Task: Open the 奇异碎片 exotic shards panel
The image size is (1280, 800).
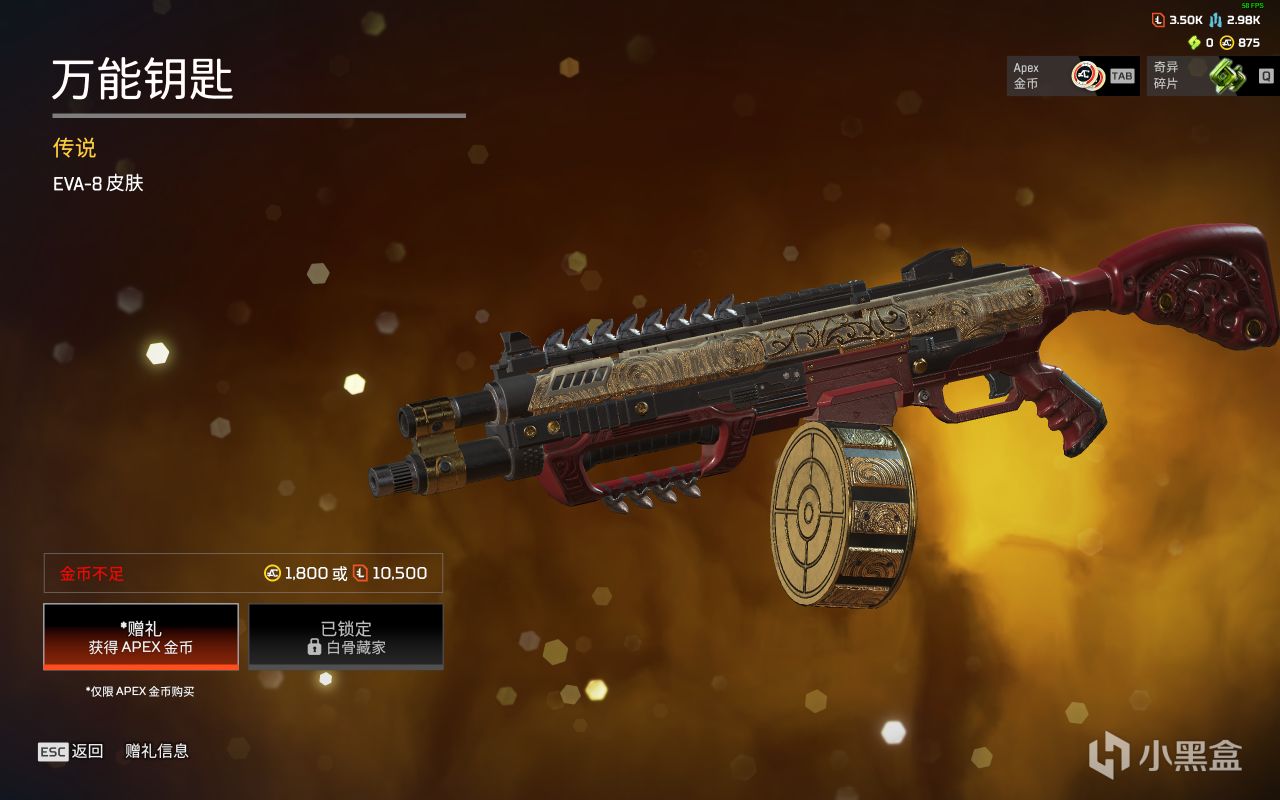Action: pyautogui.click(x=1212, y=76)
